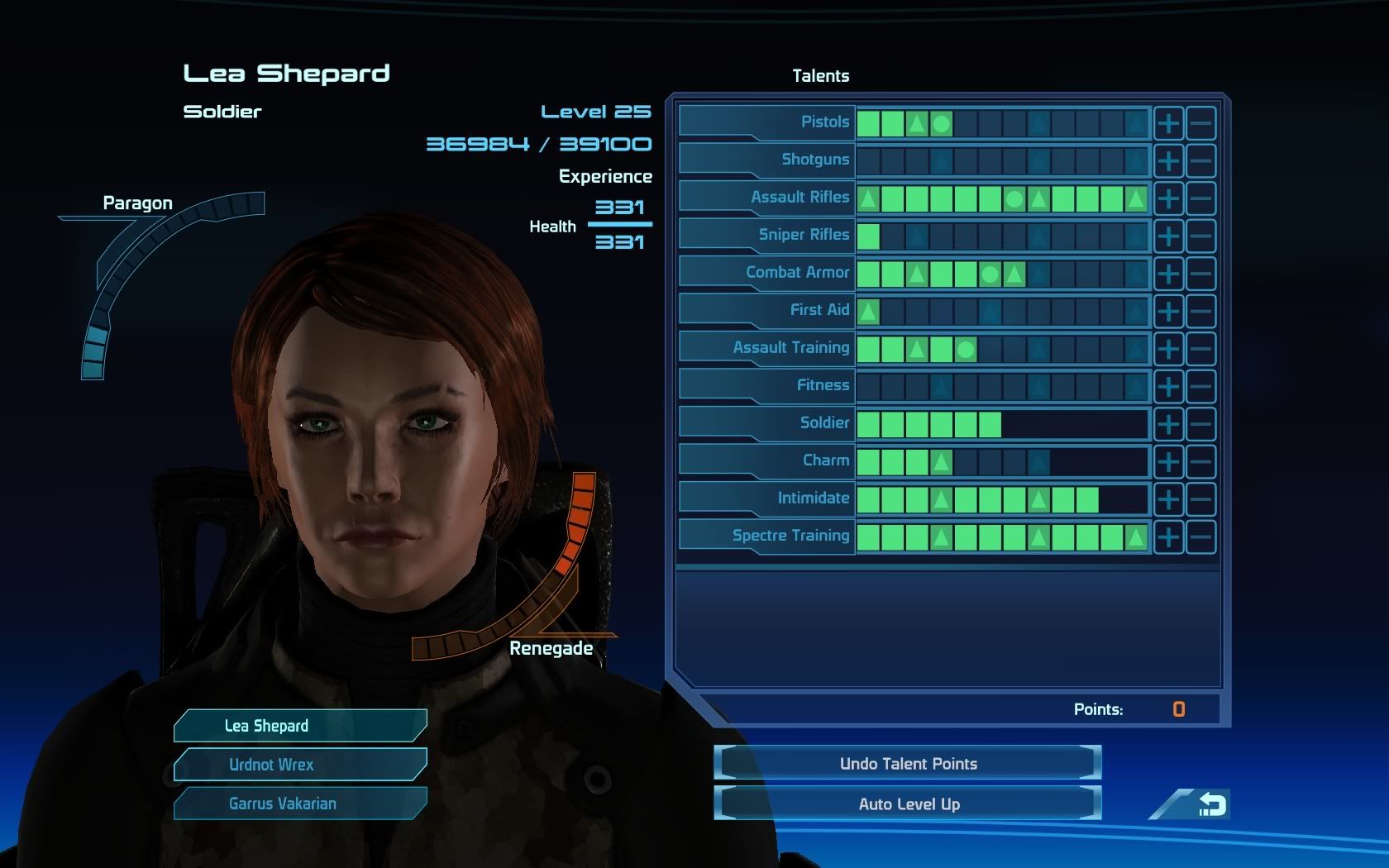Remove a point from Assault Rifles

pyautogui.click(x=1201, y=198)
